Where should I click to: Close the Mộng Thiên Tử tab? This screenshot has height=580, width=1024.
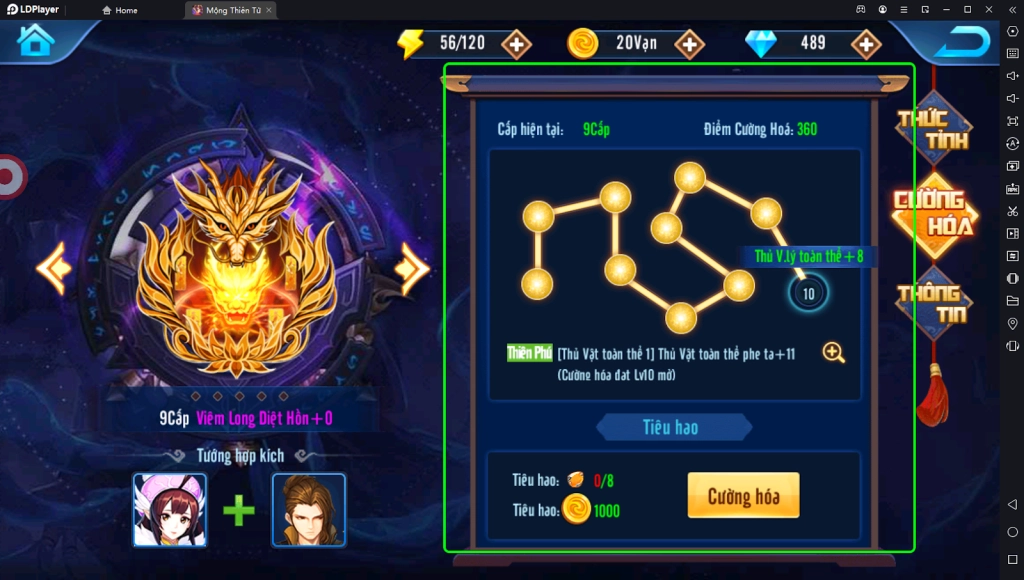coord(269,10)
